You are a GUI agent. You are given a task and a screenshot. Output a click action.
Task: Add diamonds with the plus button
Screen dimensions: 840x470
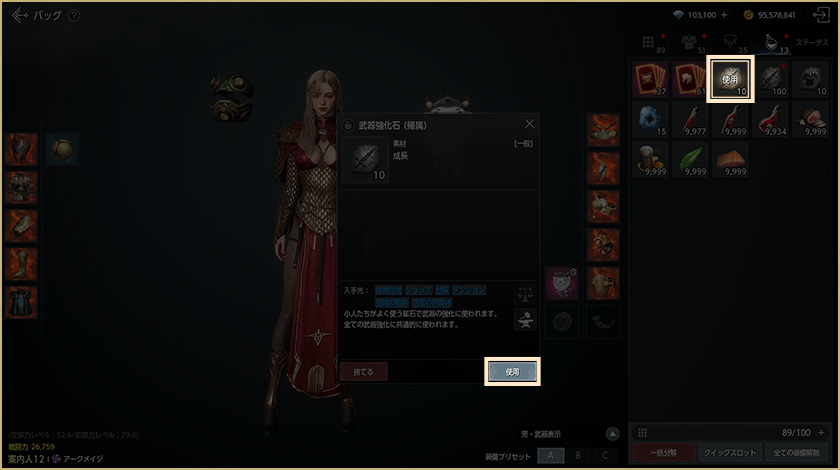(723, 15)
